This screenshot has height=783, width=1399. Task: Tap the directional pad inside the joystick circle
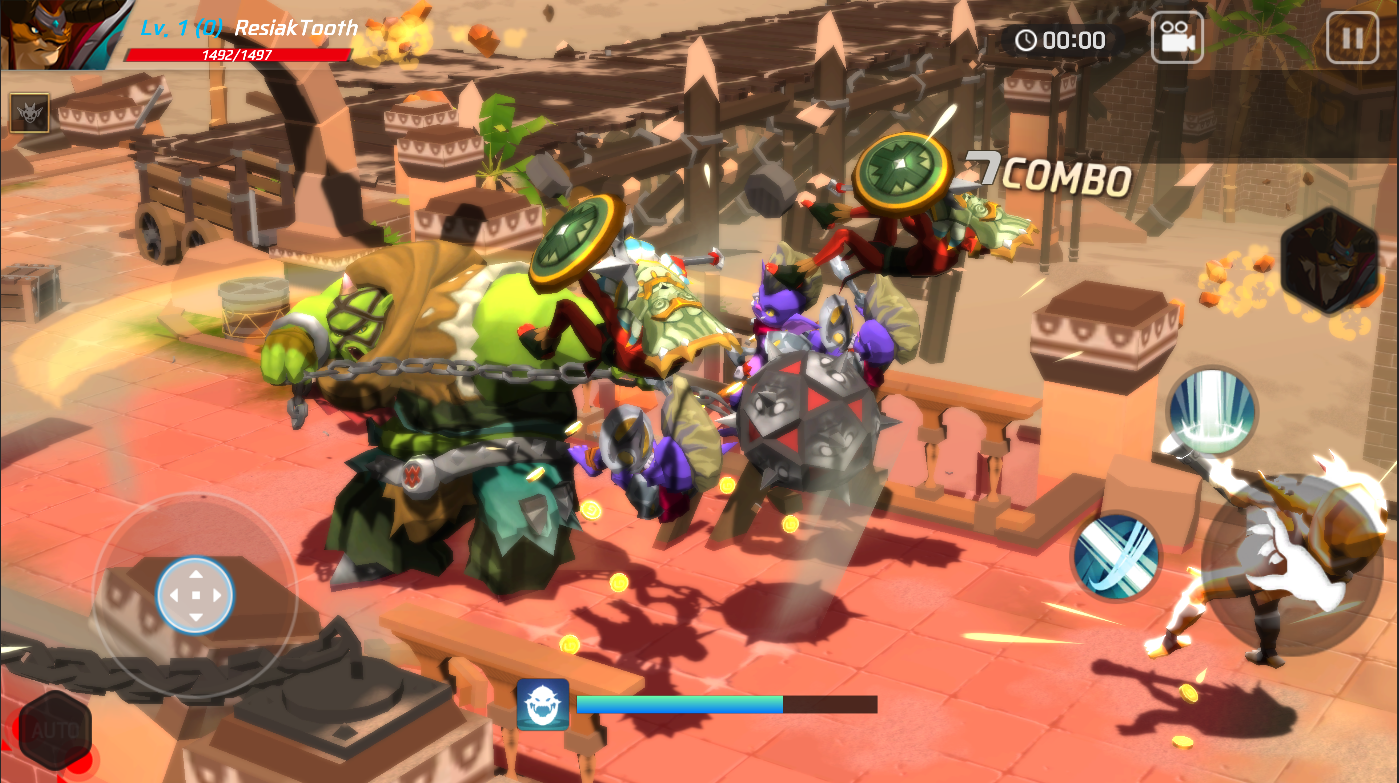pyautogui.click(x=196, y=594)
